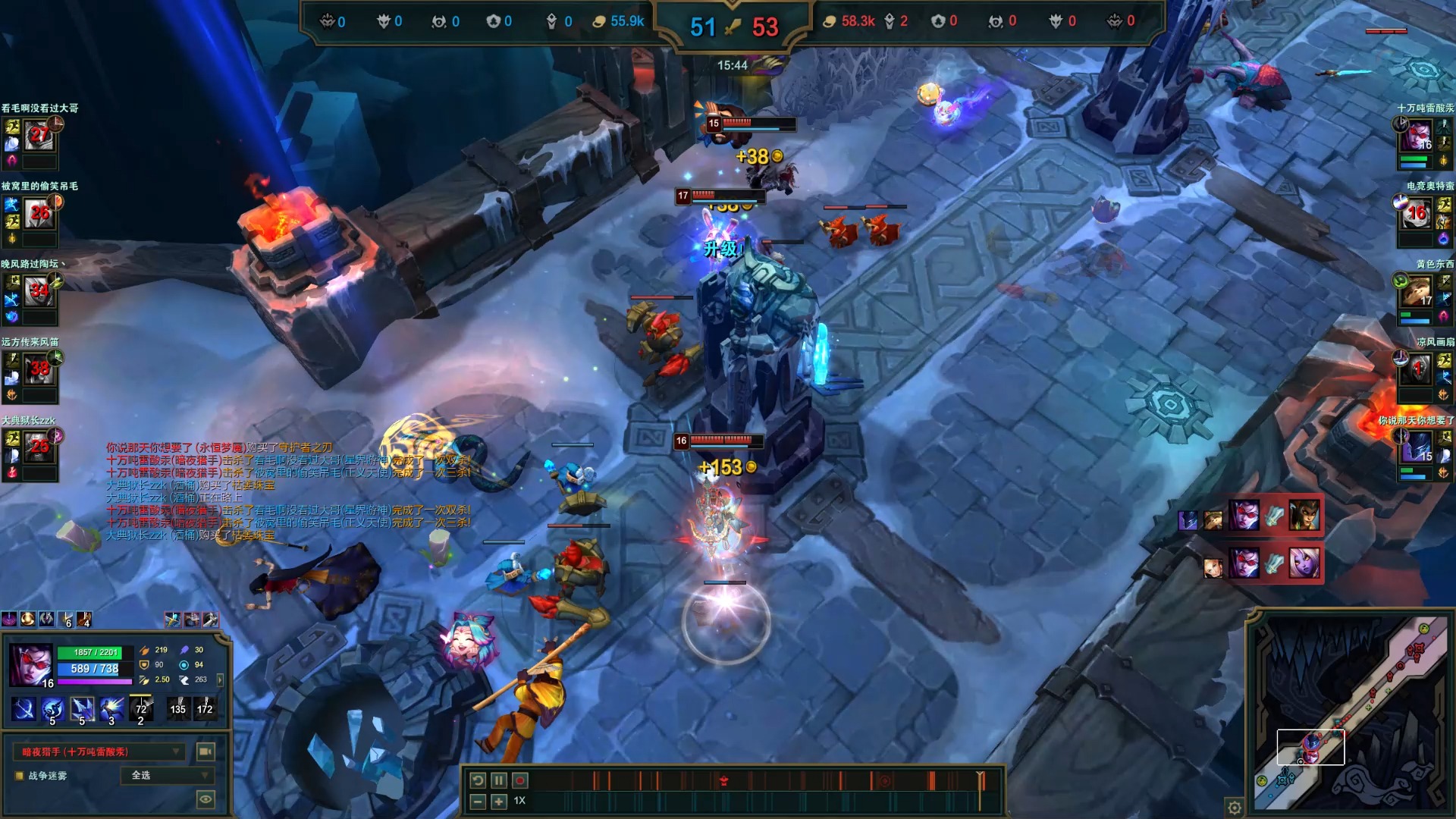Click Vayne's portrait in the selected champion panel
This screenshot has width=1456, height=819.
click(31, 665)
